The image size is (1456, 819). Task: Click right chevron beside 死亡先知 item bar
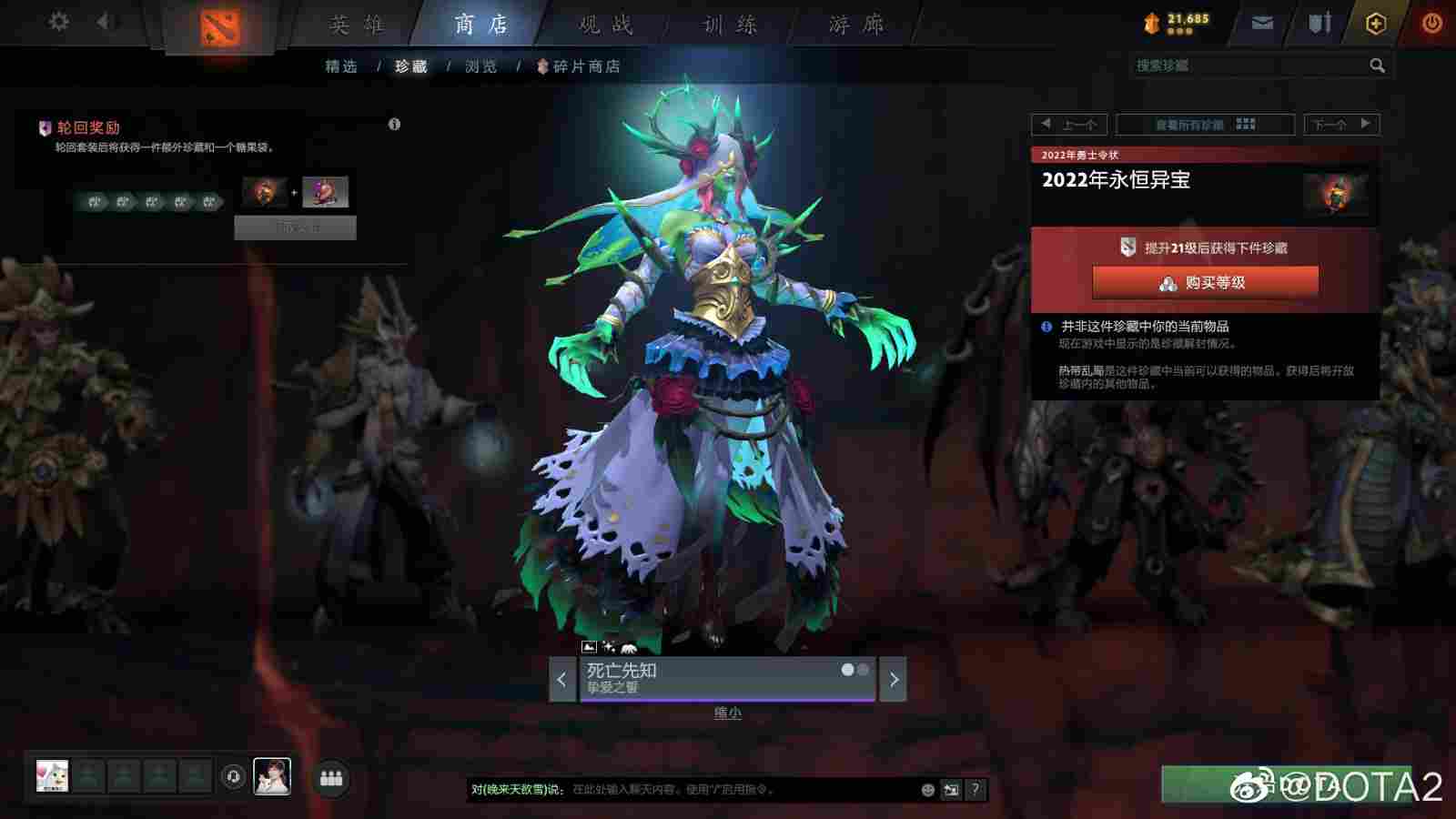click(895, 679)
